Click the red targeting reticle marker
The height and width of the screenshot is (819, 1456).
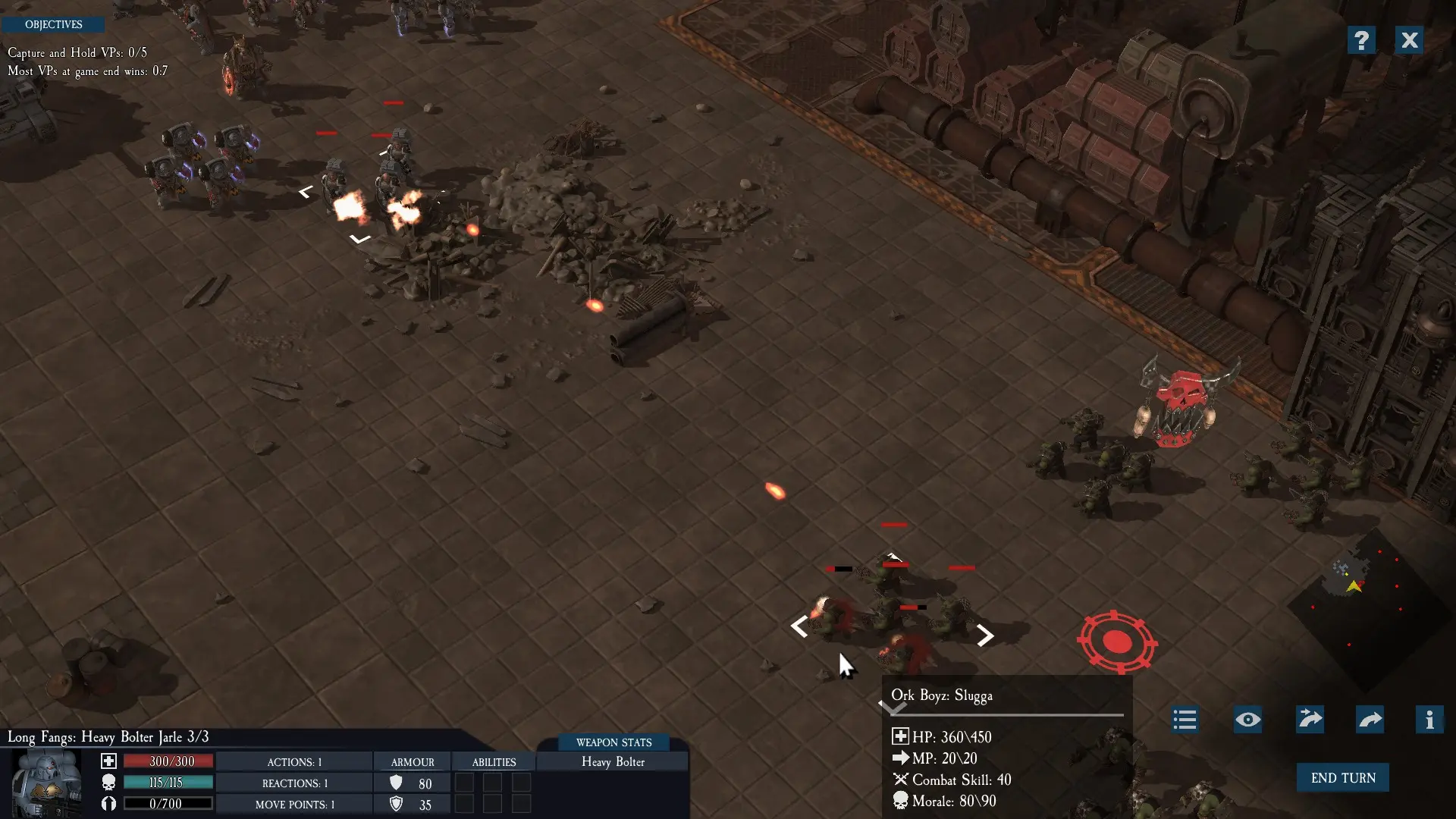coord(1117,642)
